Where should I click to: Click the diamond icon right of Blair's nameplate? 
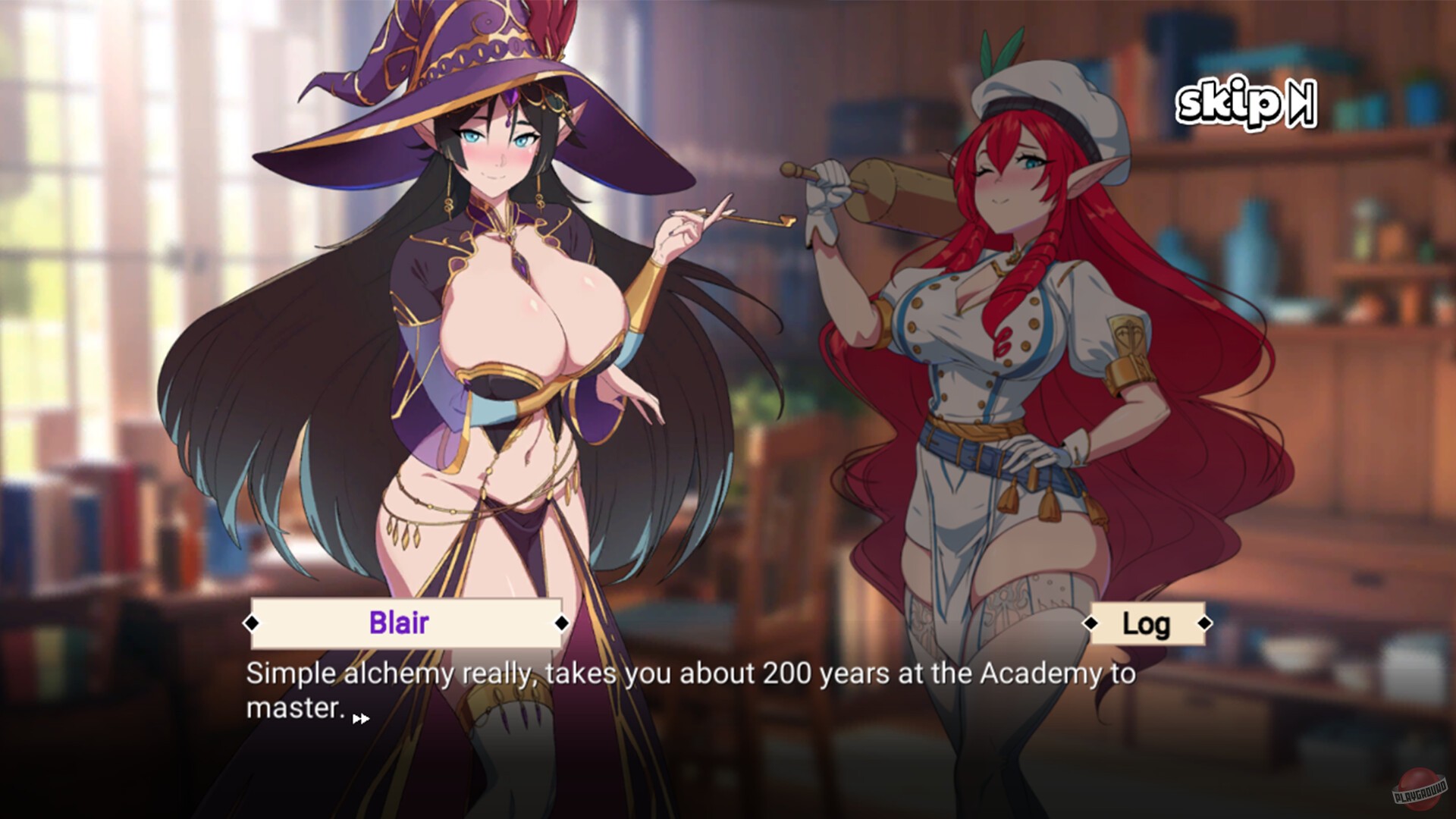[561, 624]
